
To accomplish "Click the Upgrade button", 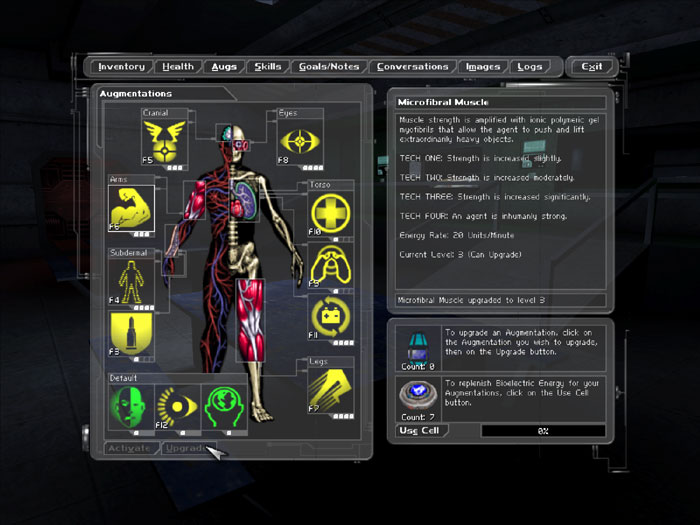I will tap(187, 448).
